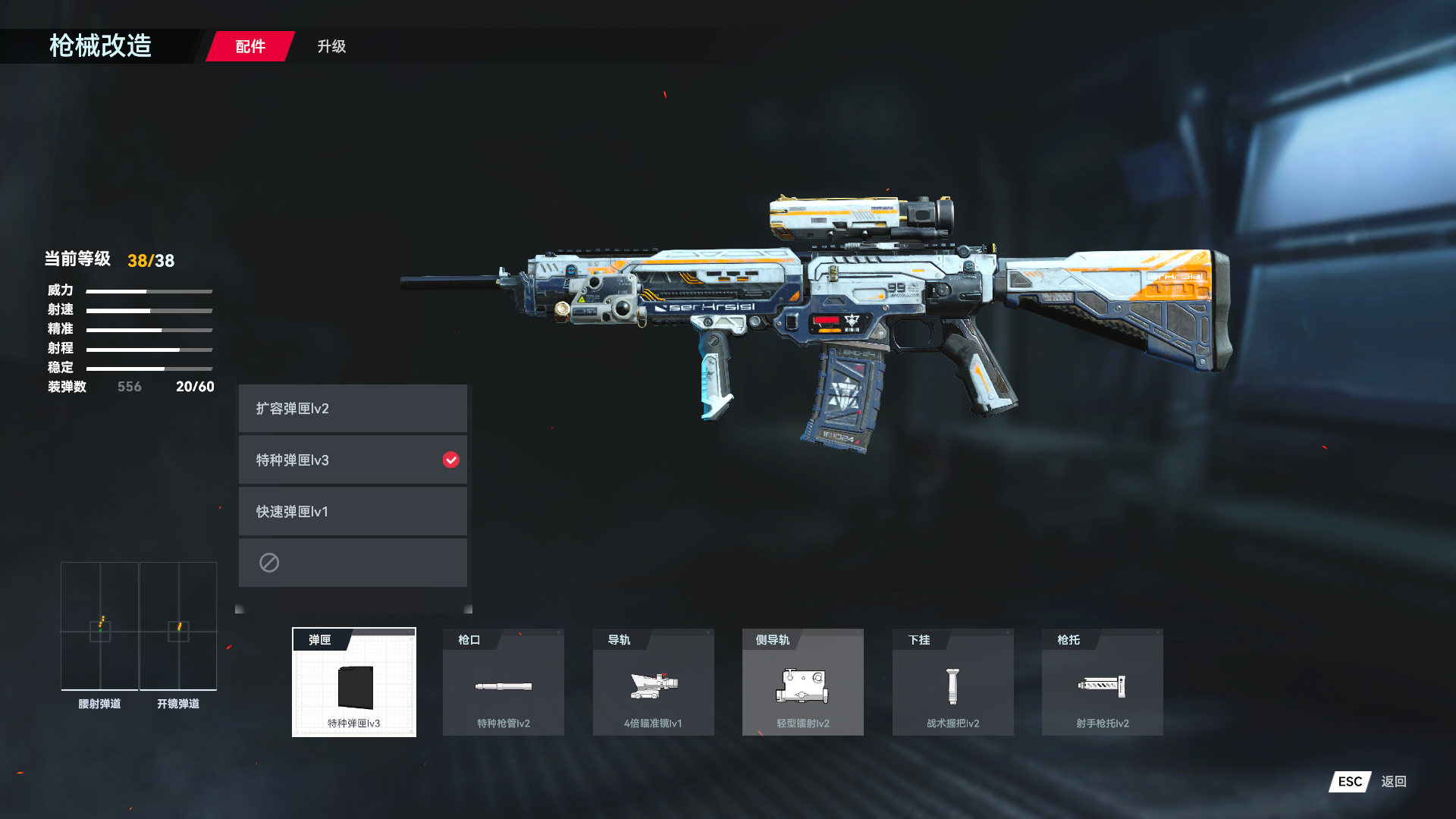Open the 弹匣 magazine slot

pyautogui.click(x=354, y=682)
